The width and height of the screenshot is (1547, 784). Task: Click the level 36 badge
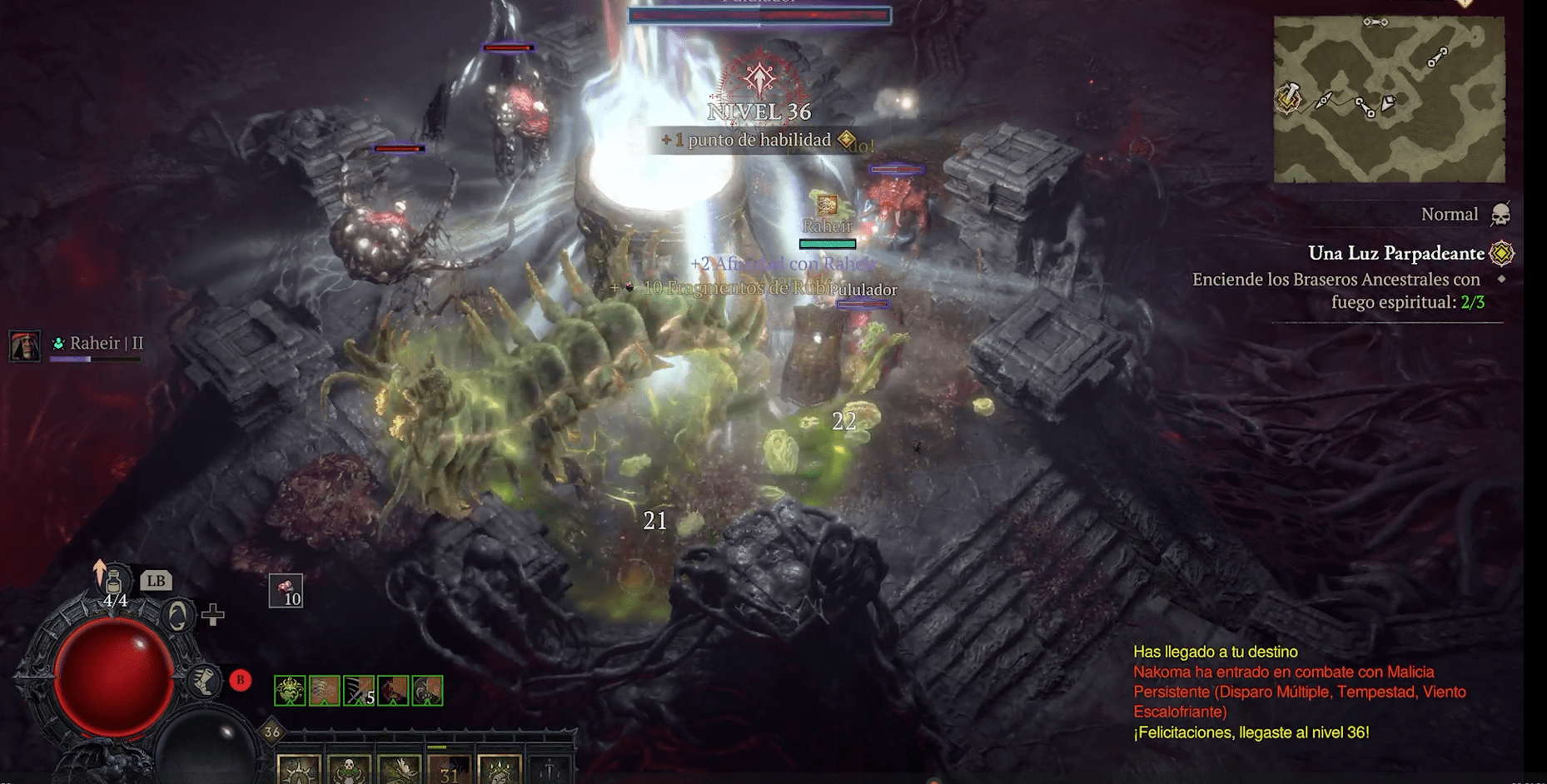point(272,732)
